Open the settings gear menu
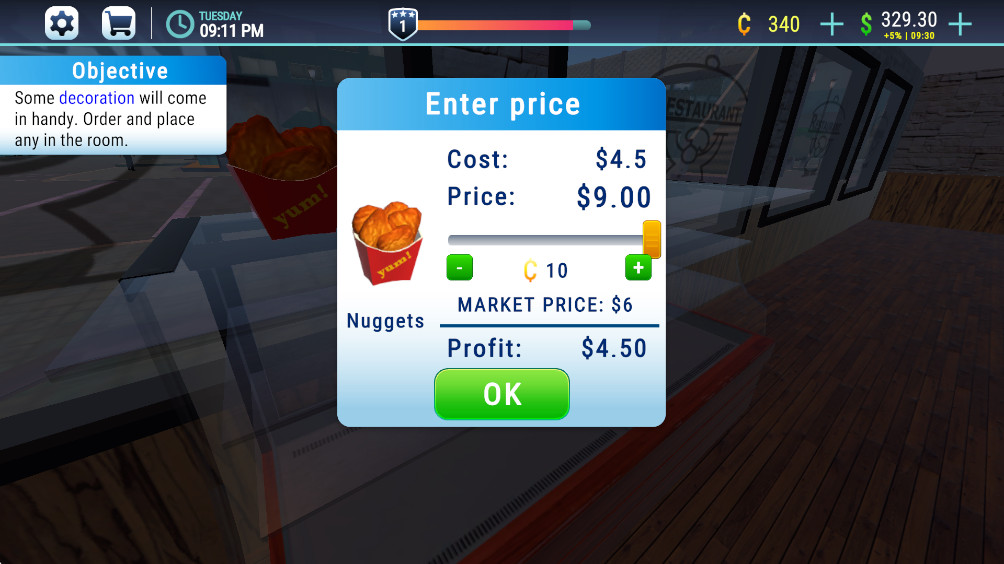 click(x=62, y=23)
